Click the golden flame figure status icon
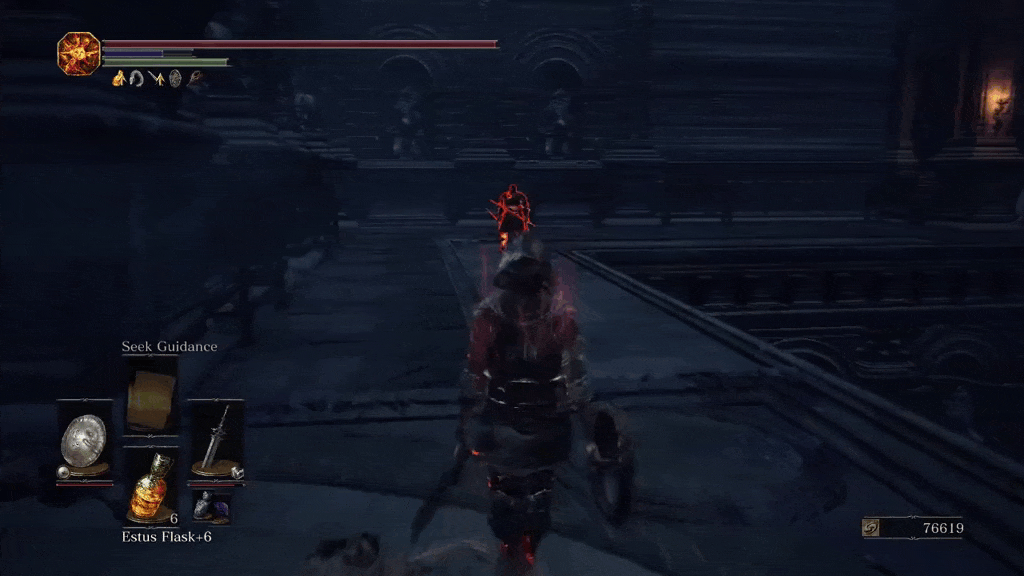 (x=118, y=78)
